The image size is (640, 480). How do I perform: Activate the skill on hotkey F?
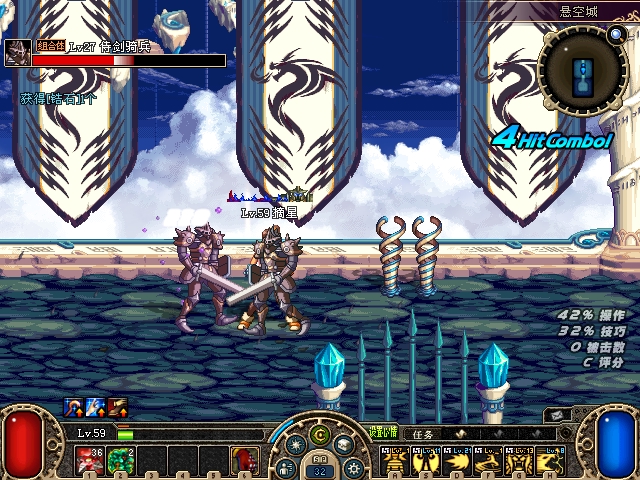click(488, 460)
